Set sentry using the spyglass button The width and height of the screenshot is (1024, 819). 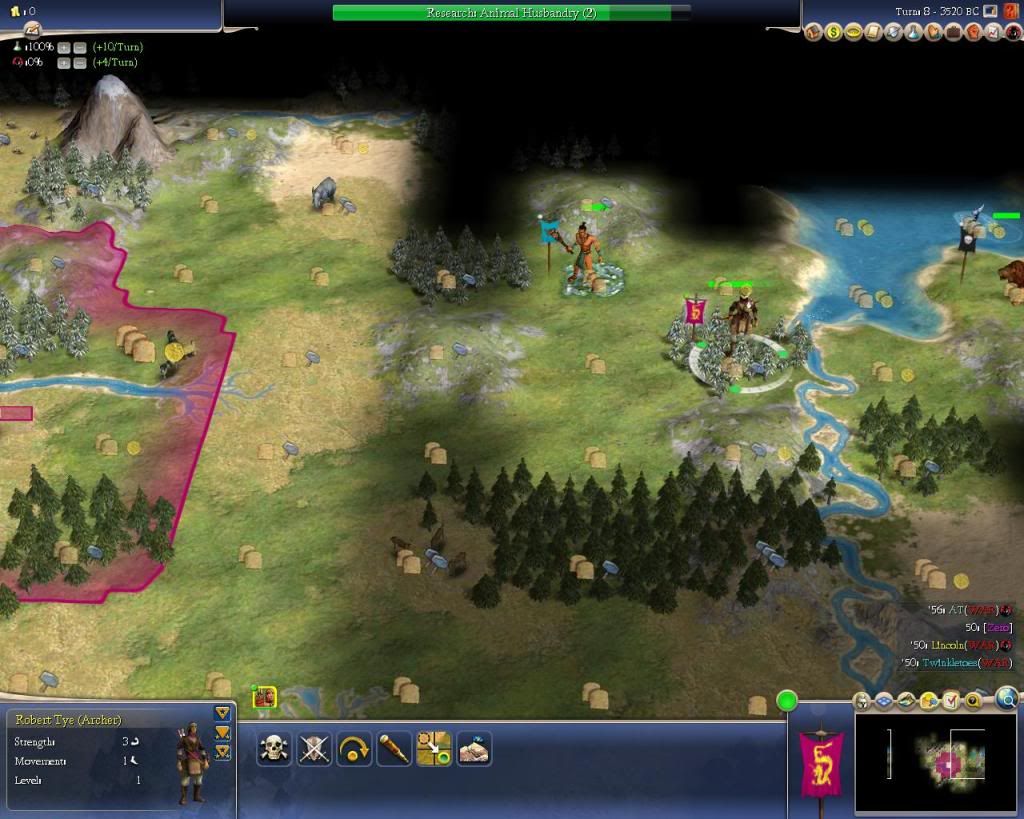[x=394, y=748]
